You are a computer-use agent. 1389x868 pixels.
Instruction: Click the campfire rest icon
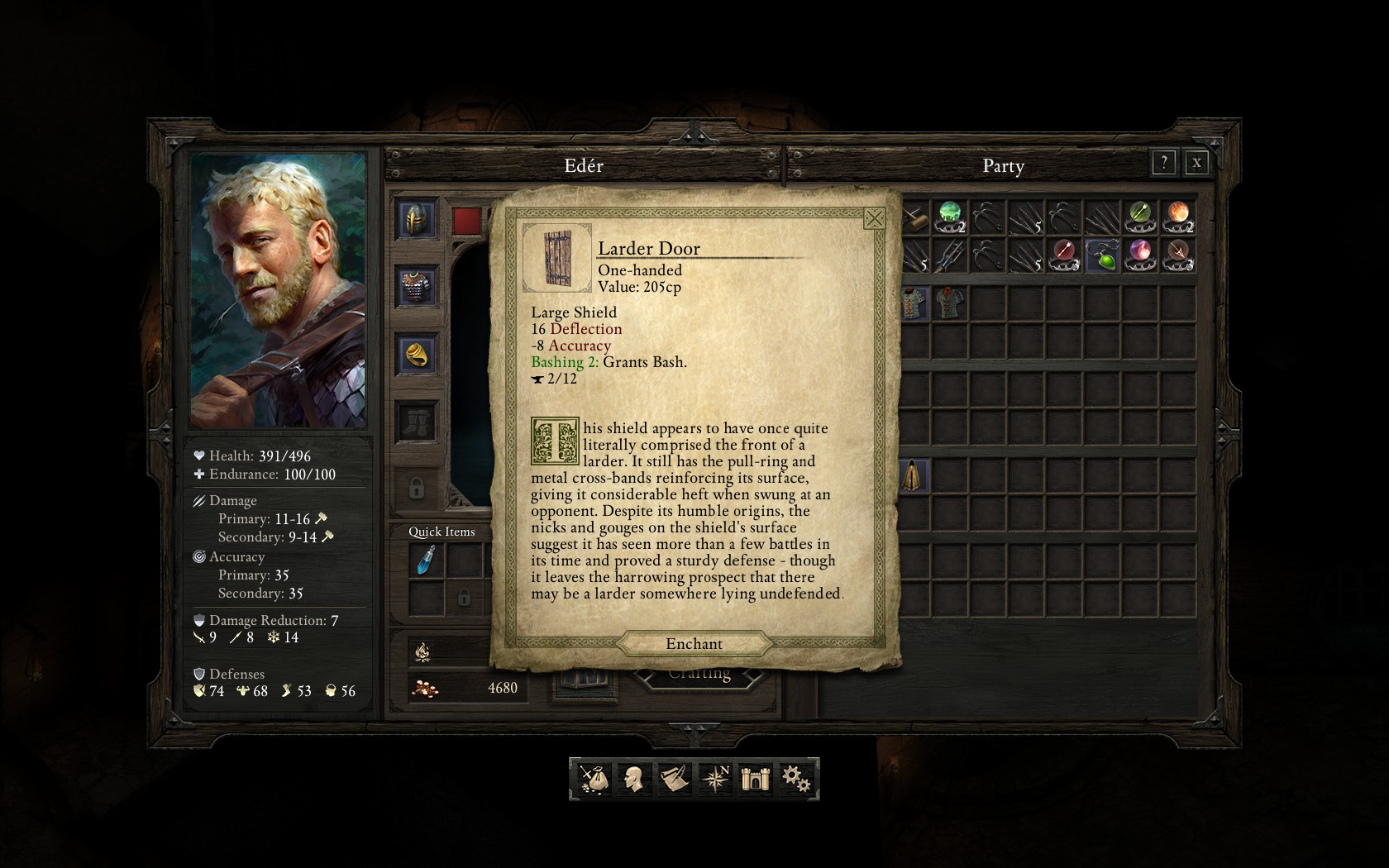[422, 652]
